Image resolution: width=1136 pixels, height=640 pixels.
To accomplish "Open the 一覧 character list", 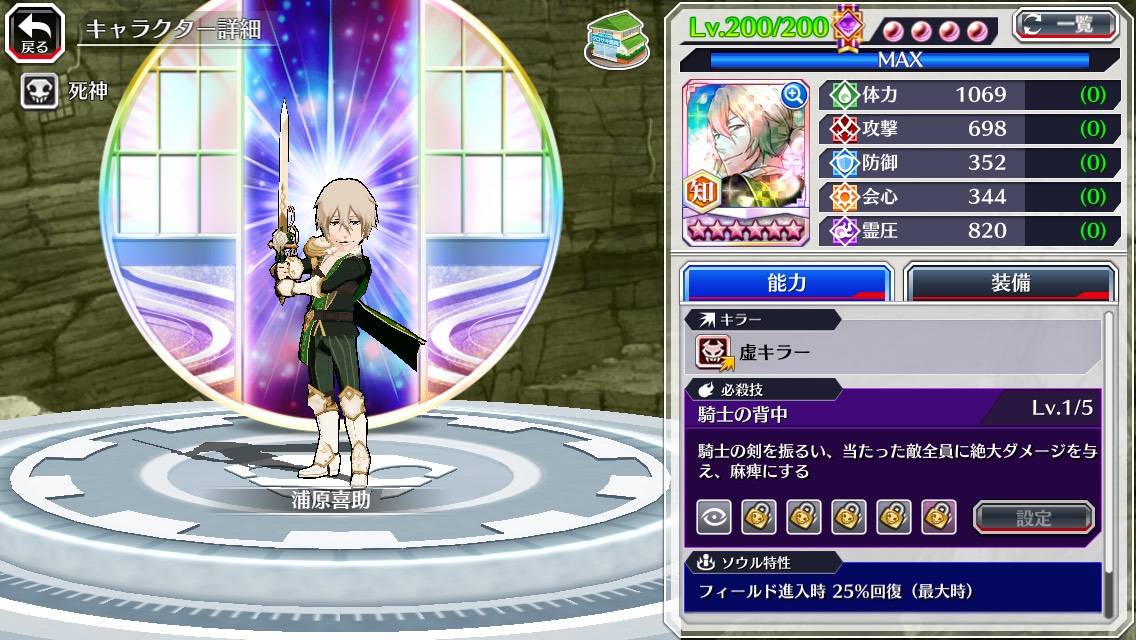I will click(1064, 25).
